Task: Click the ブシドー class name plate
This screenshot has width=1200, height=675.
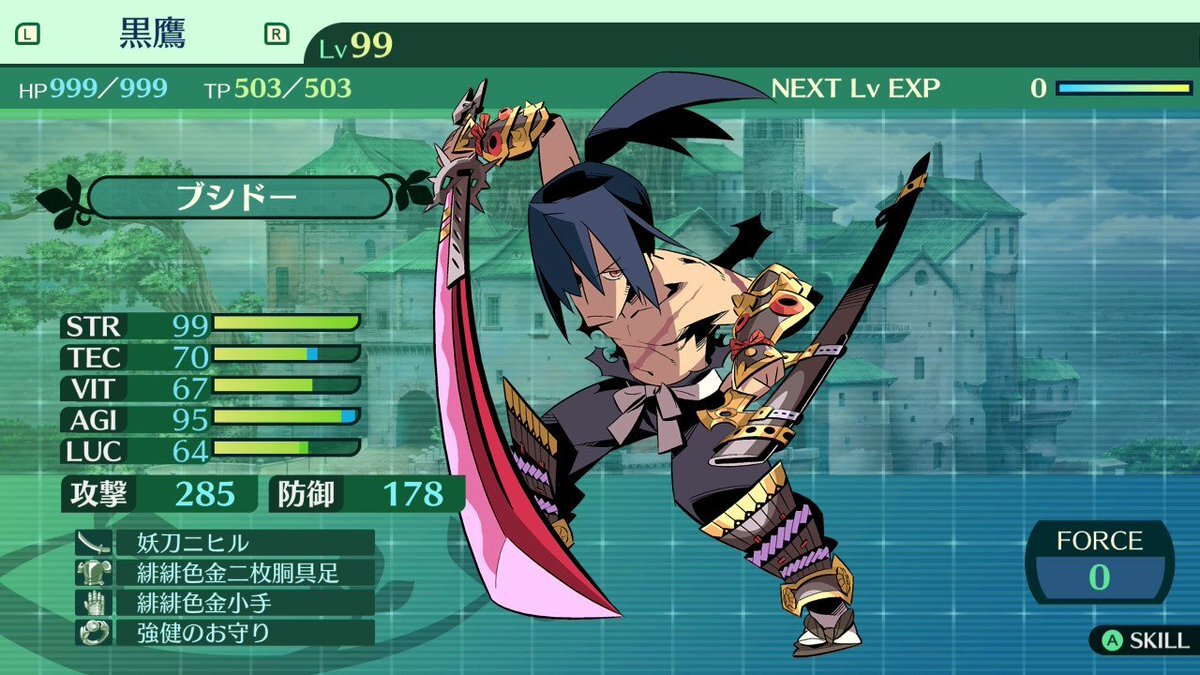Action: (238, 197)
